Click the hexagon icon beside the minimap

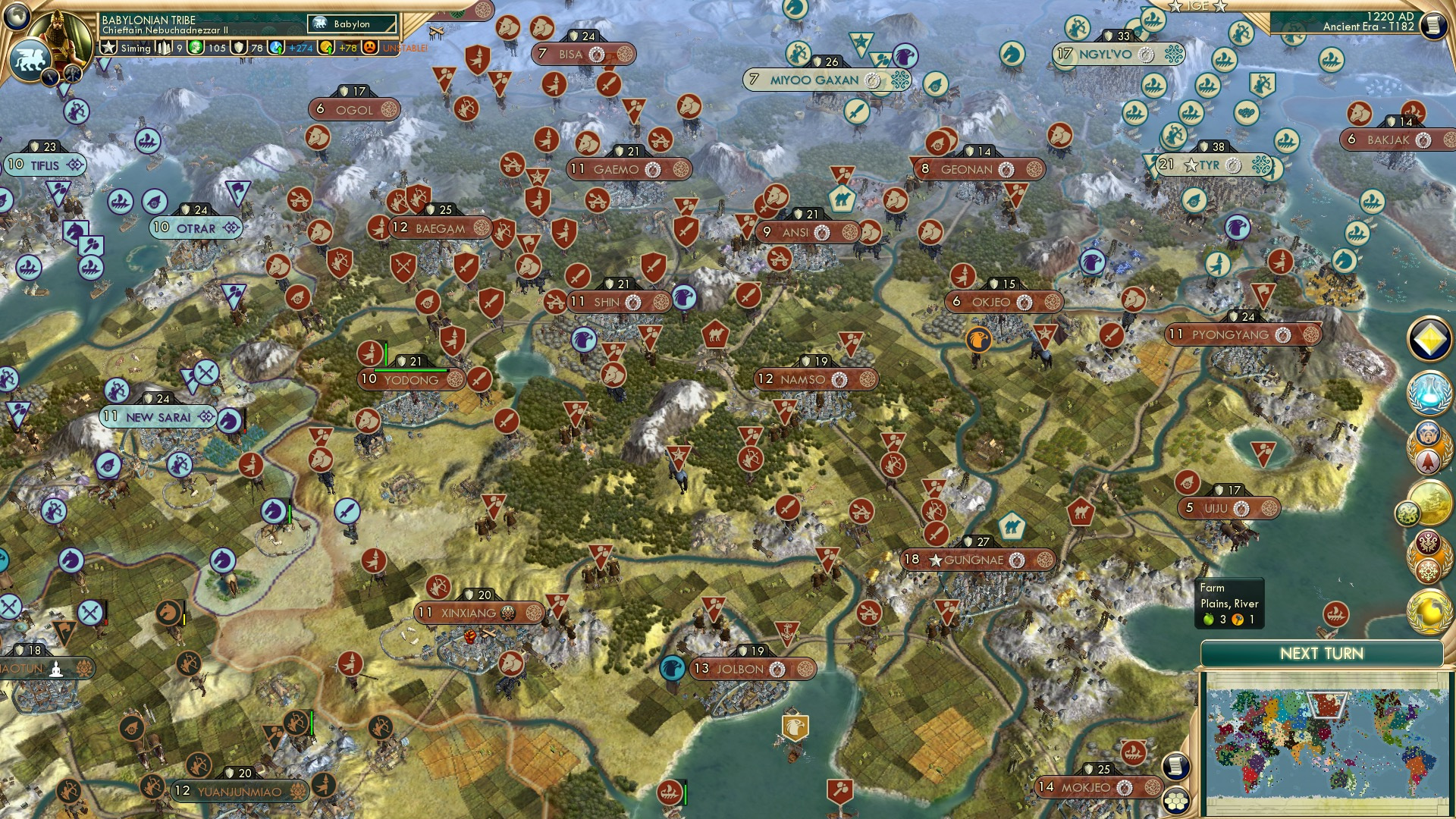(x=1175, y=802)
